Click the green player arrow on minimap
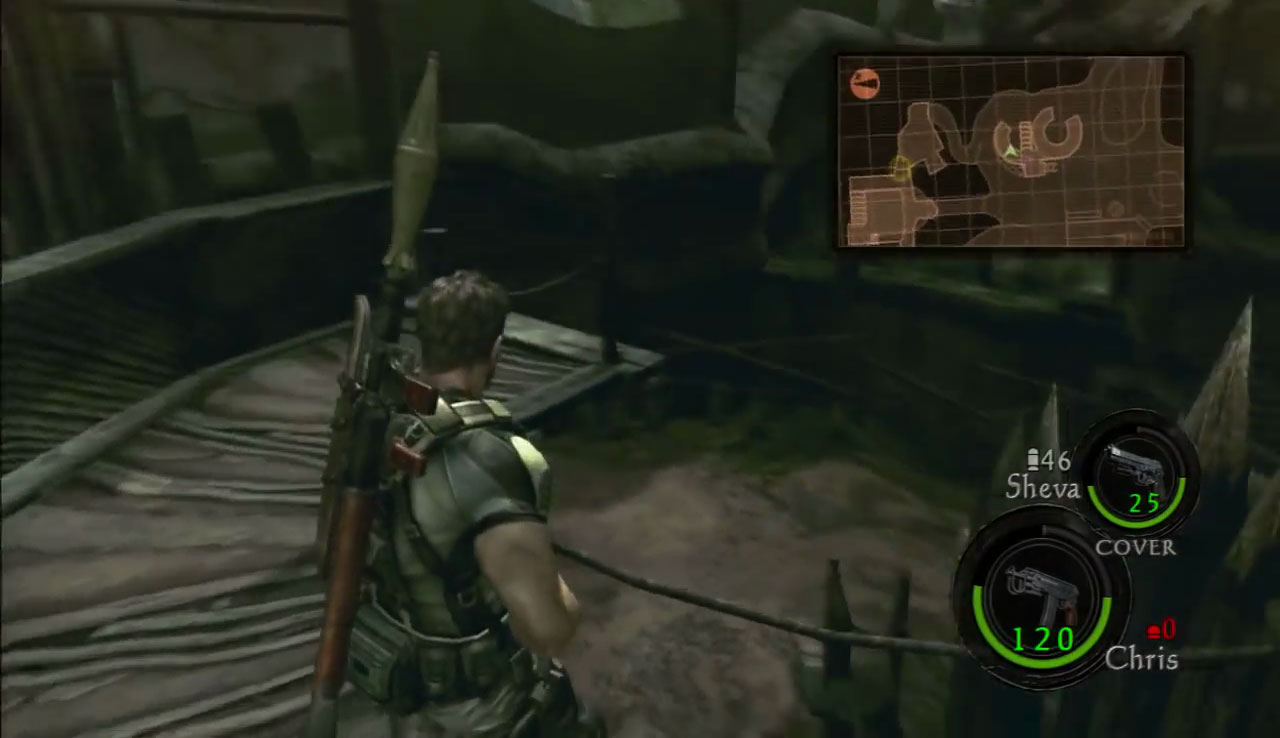The height and width of the screenshot is (738, 1280). click(x=1011, y=151)
